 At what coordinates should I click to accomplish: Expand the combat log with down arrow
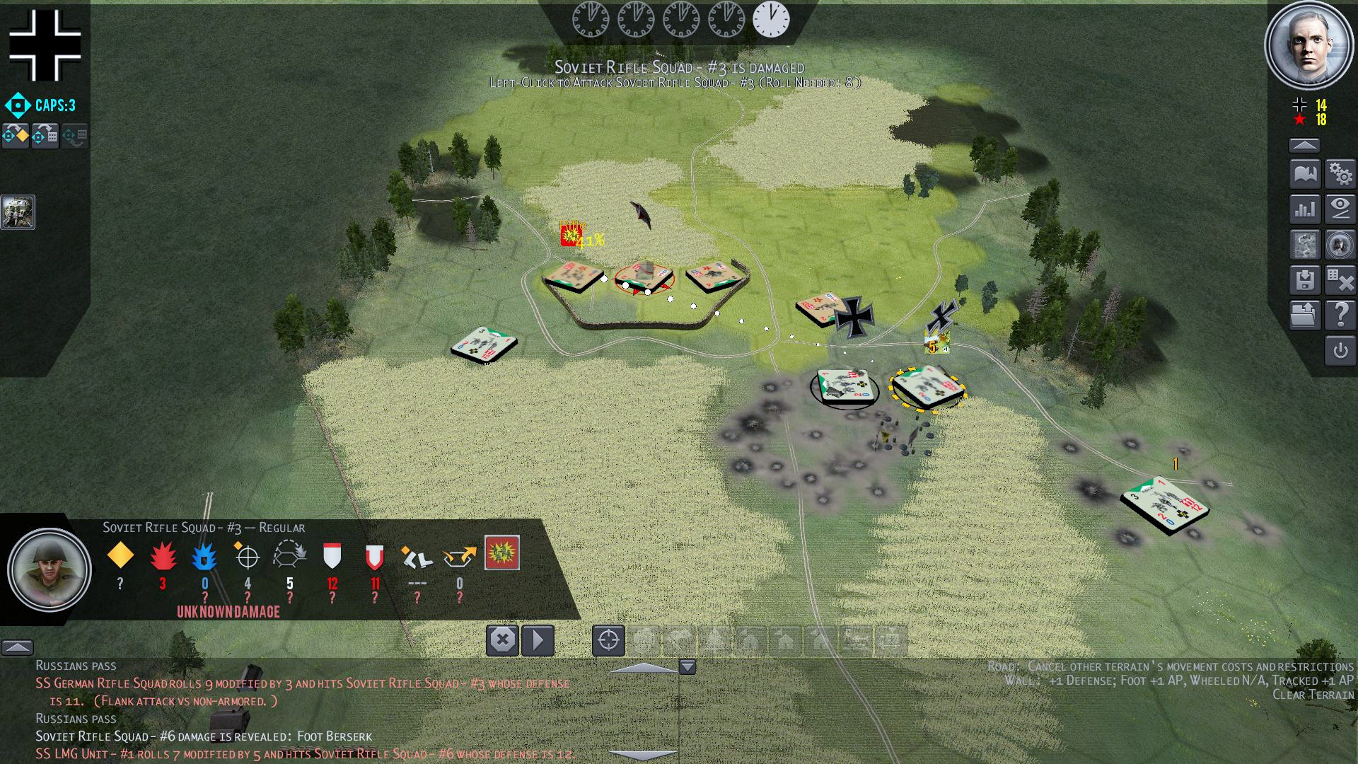tap(688, 664)
